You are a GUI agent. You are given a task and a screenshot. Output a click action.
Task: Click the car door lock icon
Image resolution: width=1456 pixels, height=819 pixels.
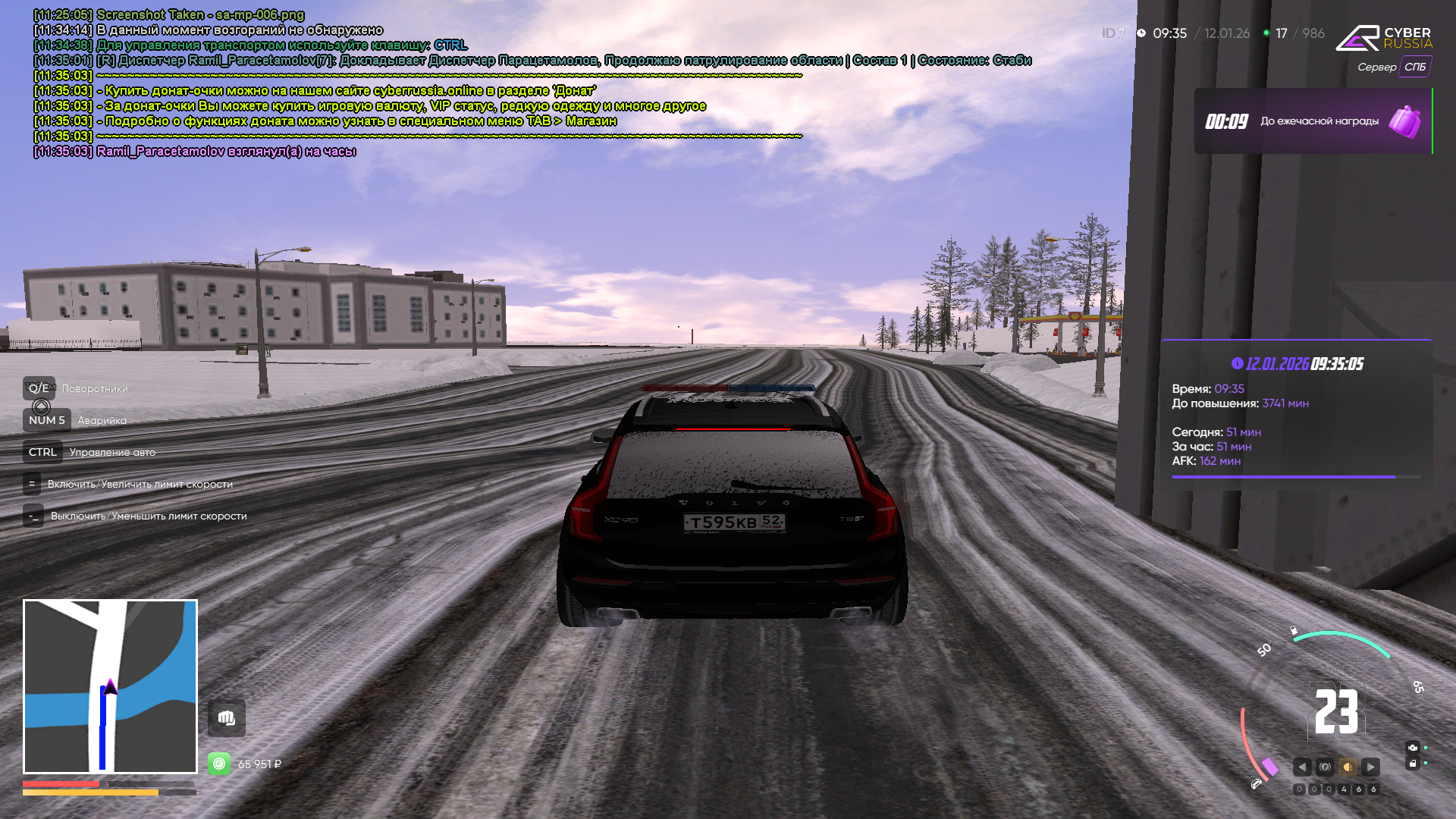click(x=1413, y=764)
